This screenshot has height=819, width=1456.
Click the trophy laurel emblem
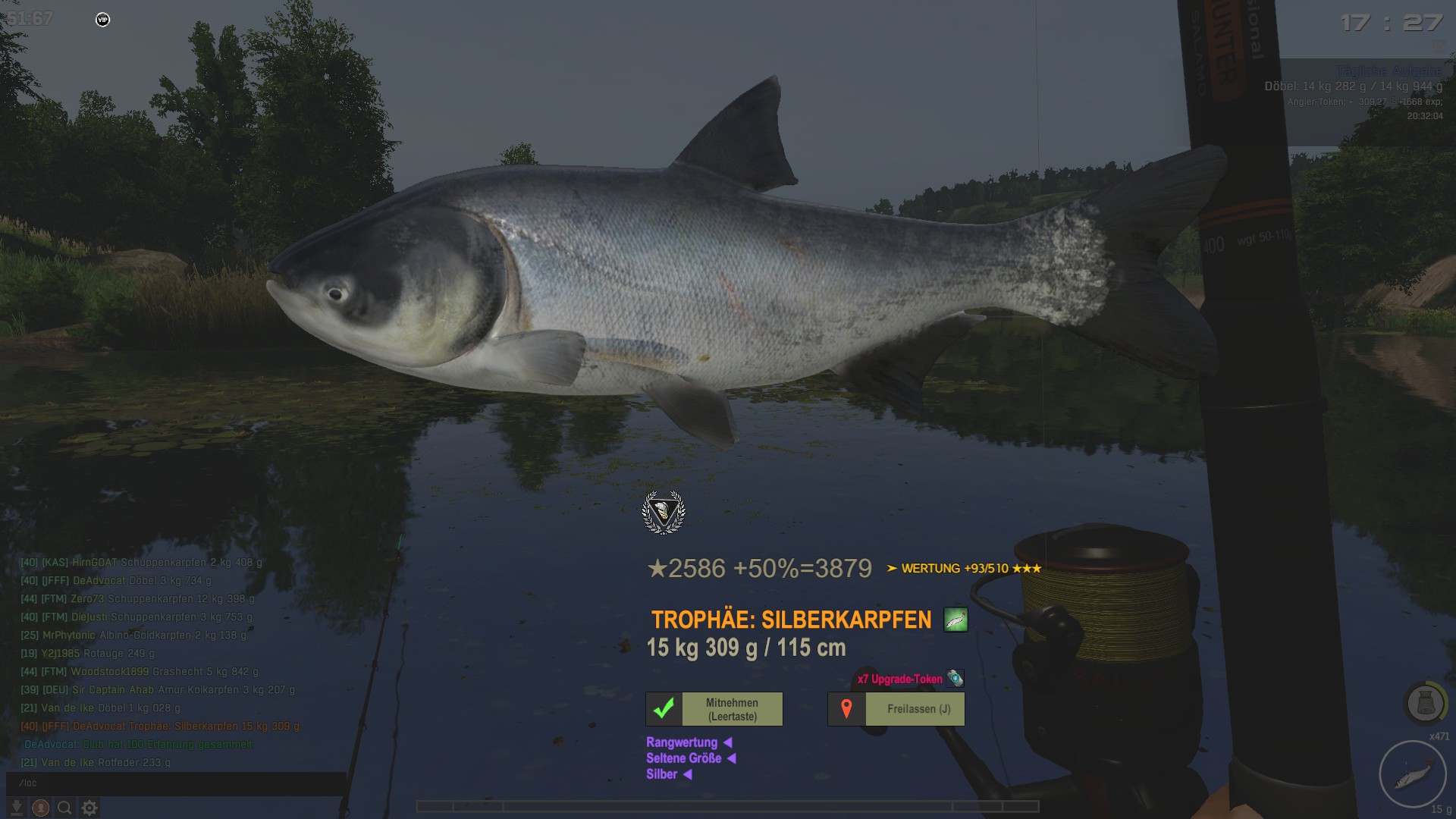[x=664, y=513]
